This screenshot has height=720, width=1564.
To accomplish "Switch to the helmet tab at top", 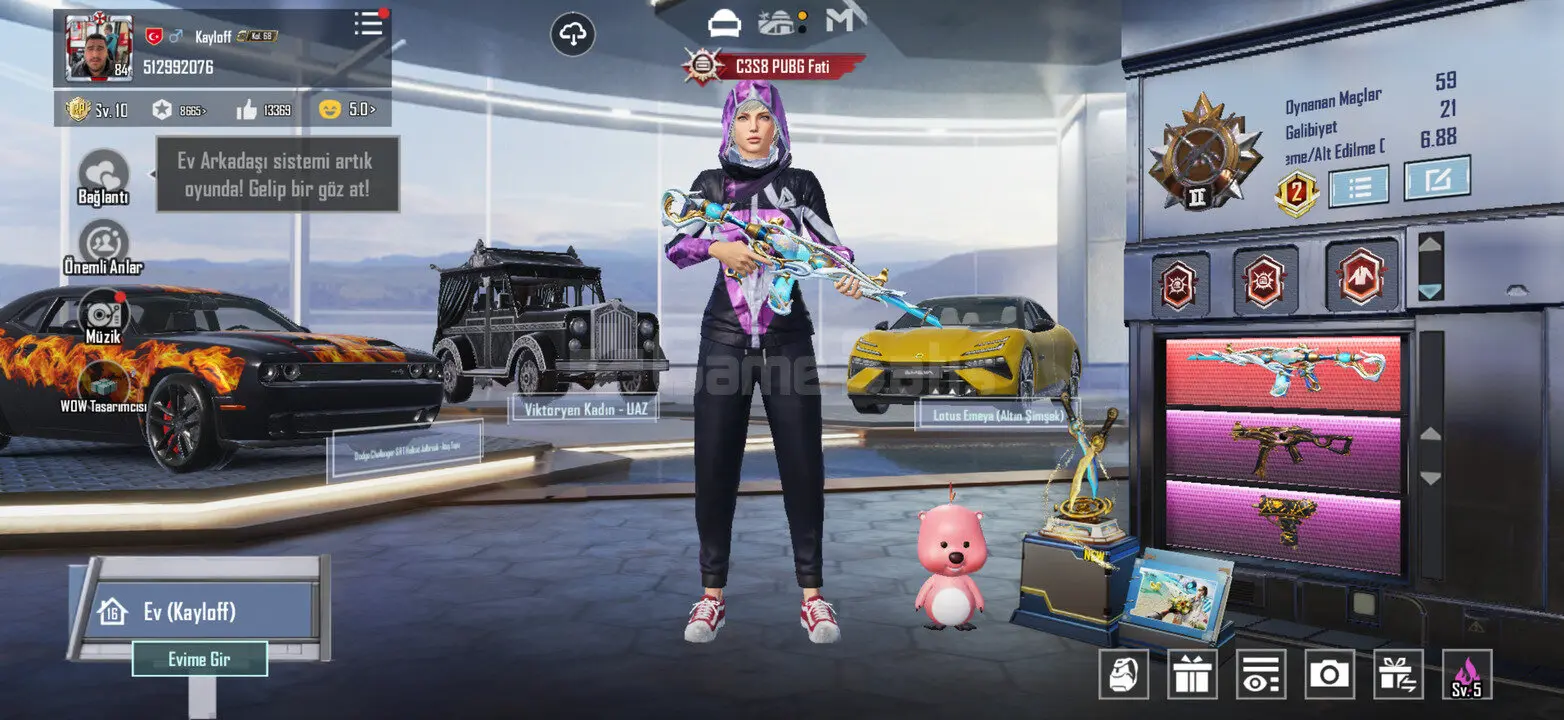I will point(723,22).
